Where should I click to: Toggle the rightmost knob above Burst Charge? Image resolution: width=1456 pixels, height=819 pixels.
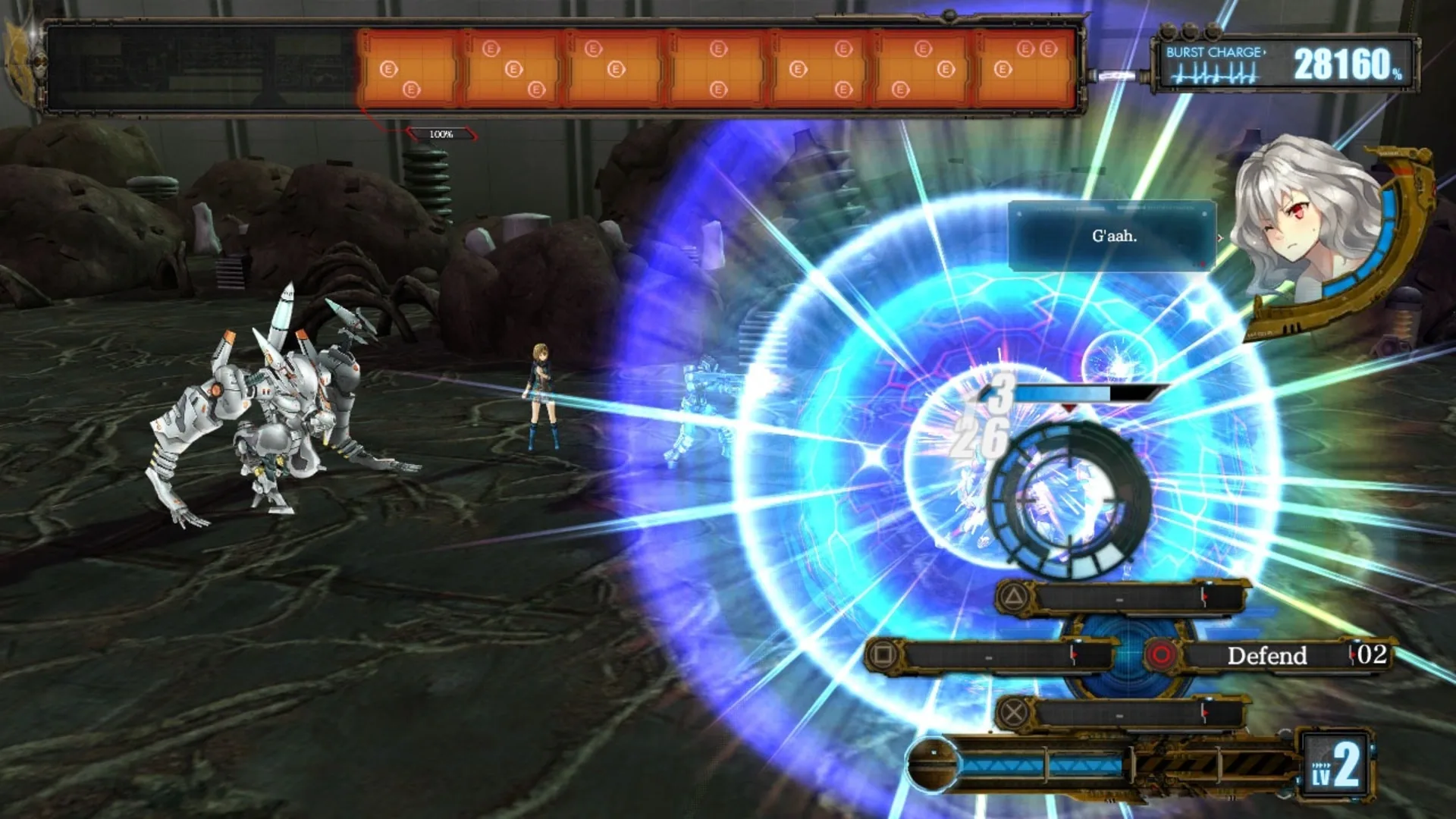[x=1212, y=33]
